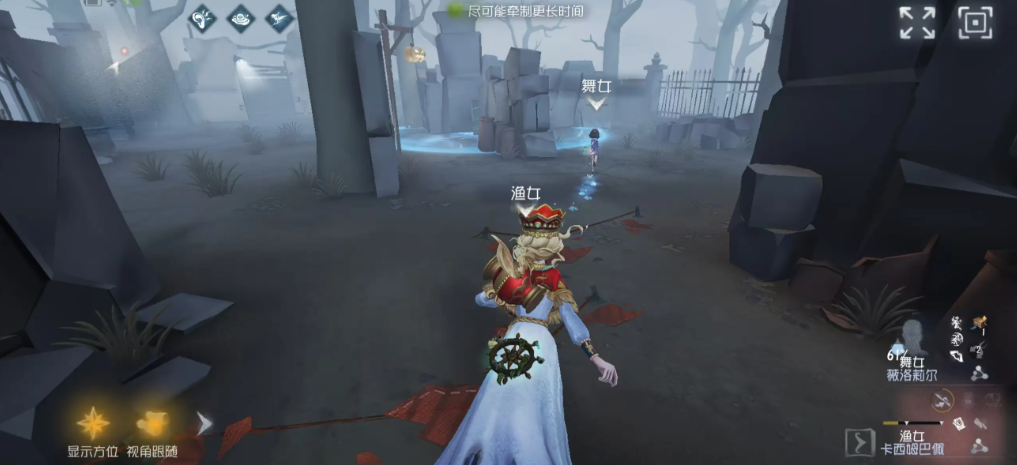Select the flying saucer-shaped talent icon
This screenshot has height=465, width=1017.
click(241, 17)
